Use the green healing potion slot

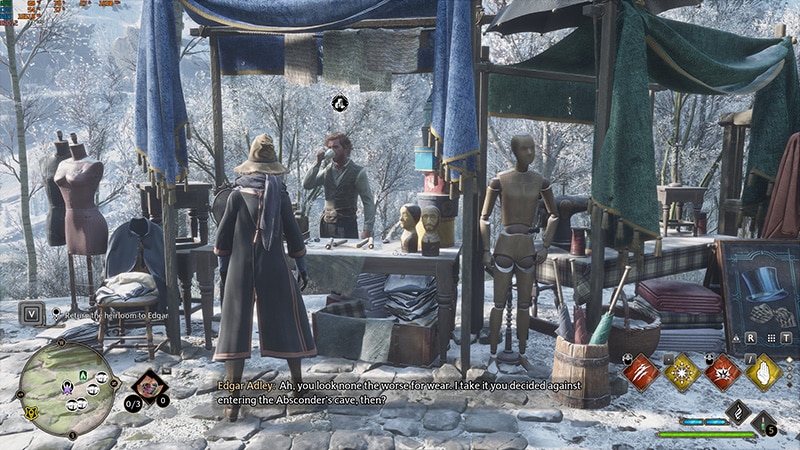[x=764, y=424]
